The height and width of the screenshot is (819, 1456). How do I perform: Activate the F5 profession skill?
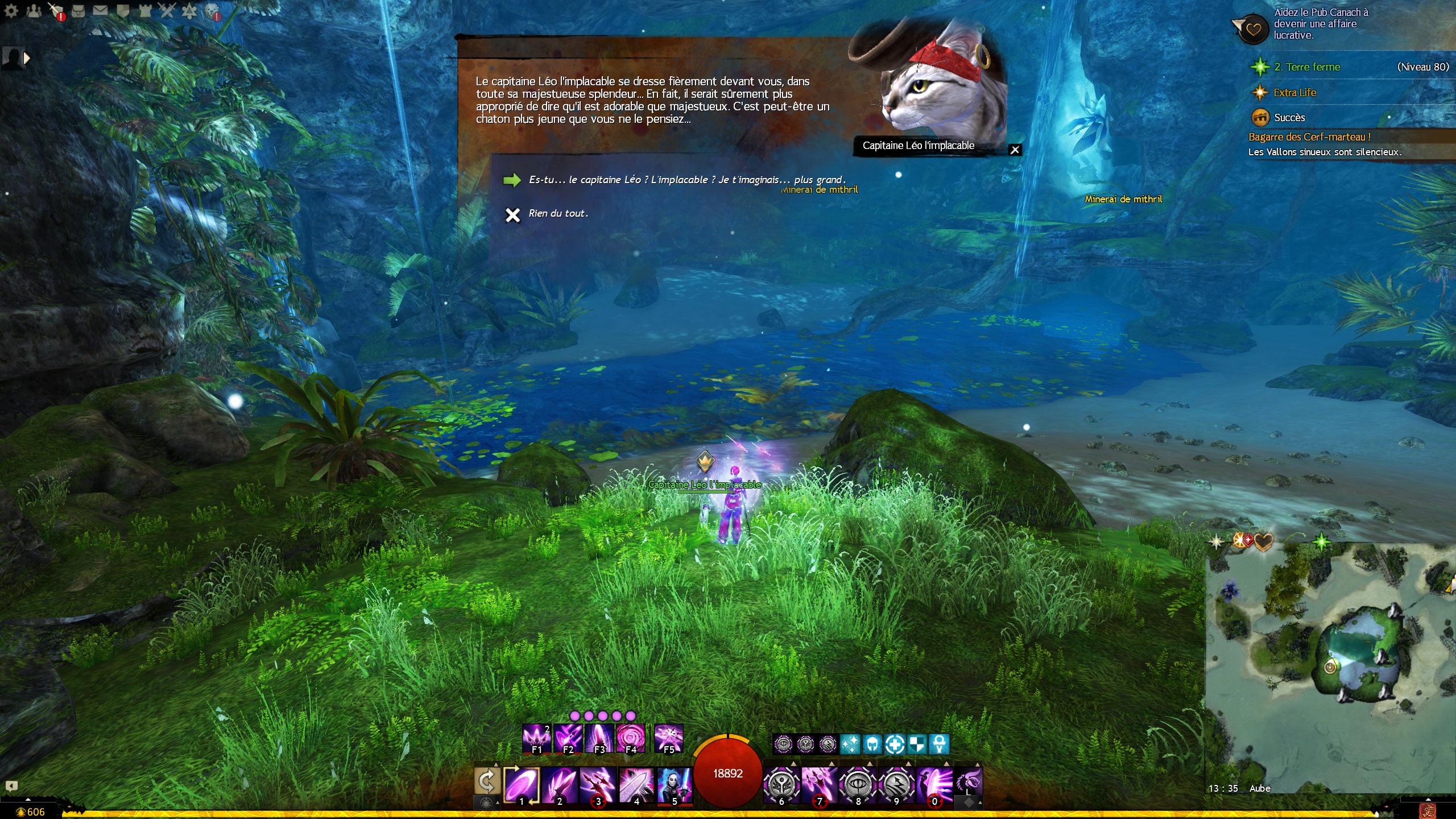pyautogui.click(x=668, y=738)
